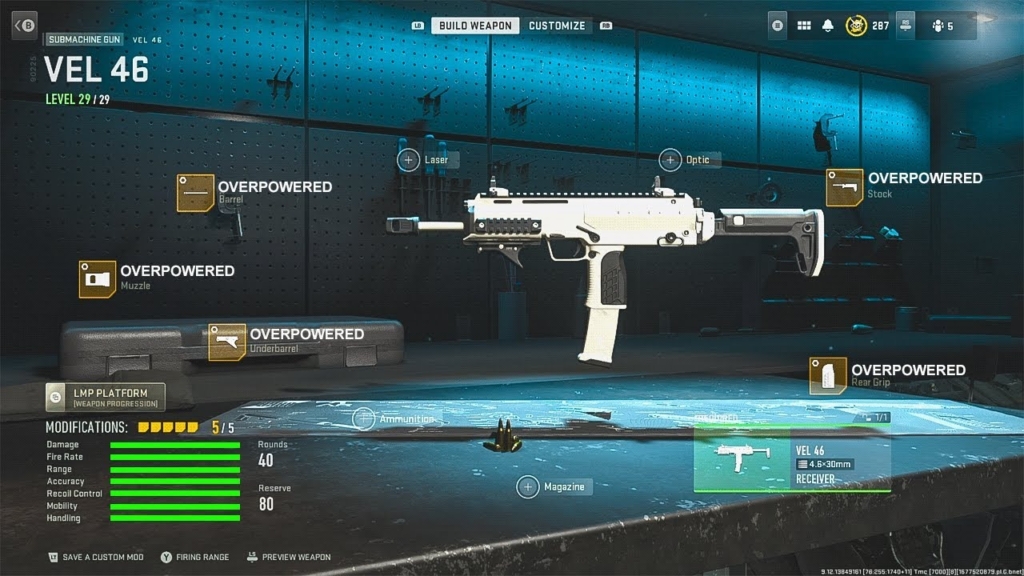Open LMP Platform weapon progression
The width and height of the screenshot is (1024, 576).
coord(105,397)
